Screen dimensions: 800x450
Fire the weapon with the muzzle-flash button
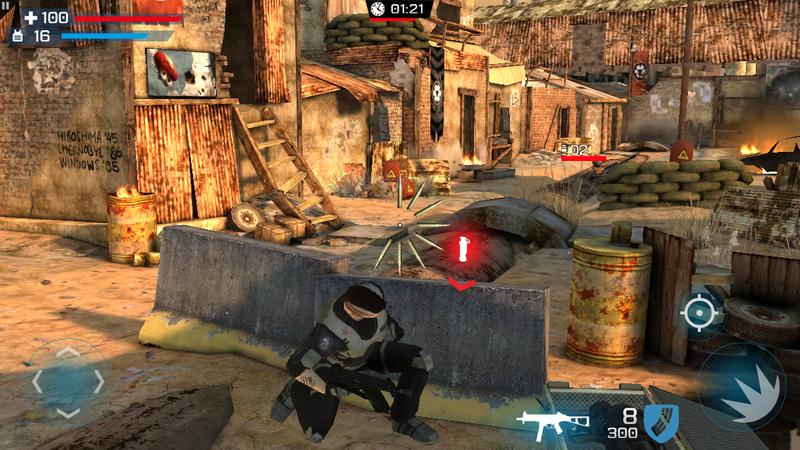tap(741, 387)
